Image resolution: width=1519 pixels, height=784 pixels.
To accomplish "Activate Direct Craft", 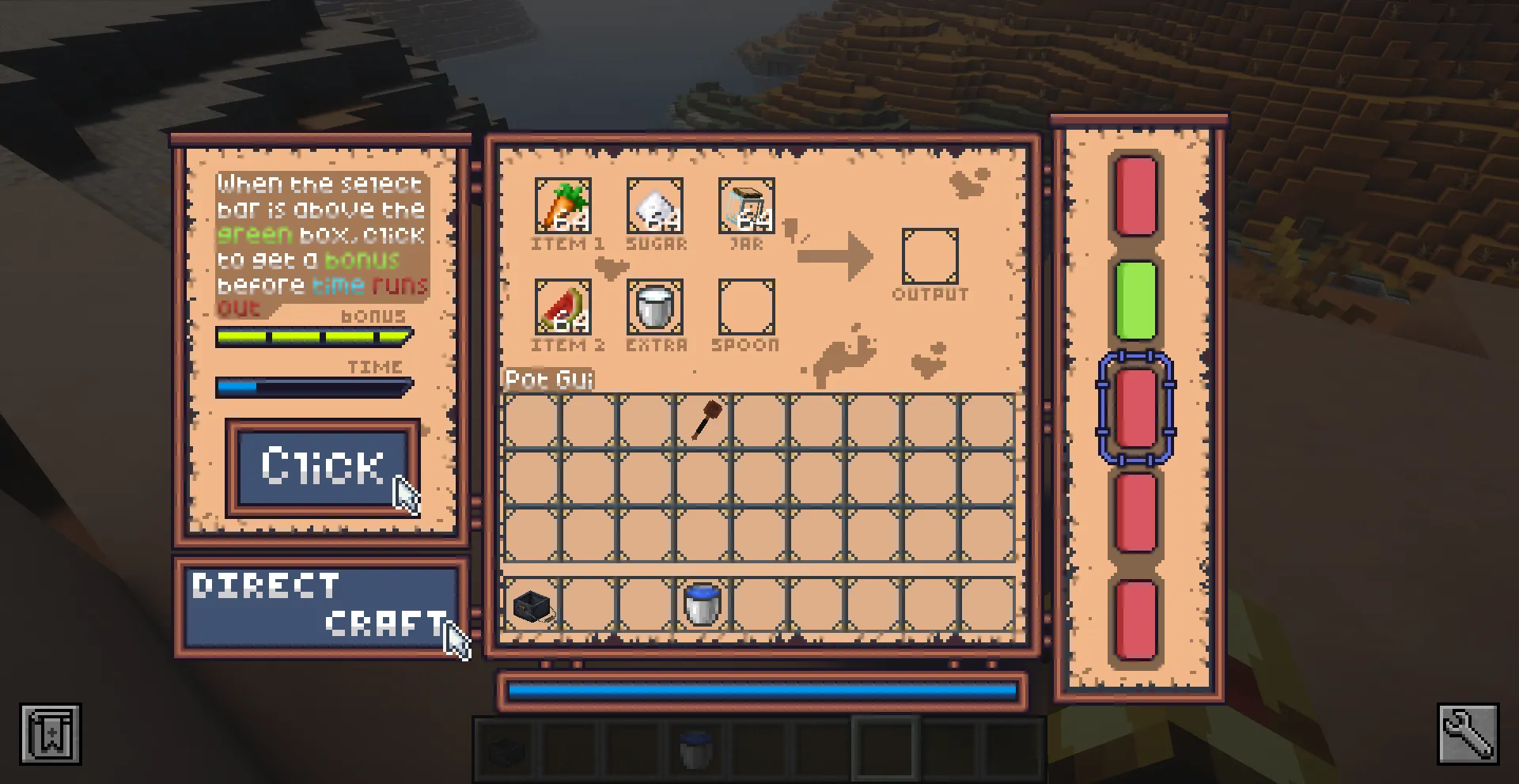I will (x=320, y=605).
